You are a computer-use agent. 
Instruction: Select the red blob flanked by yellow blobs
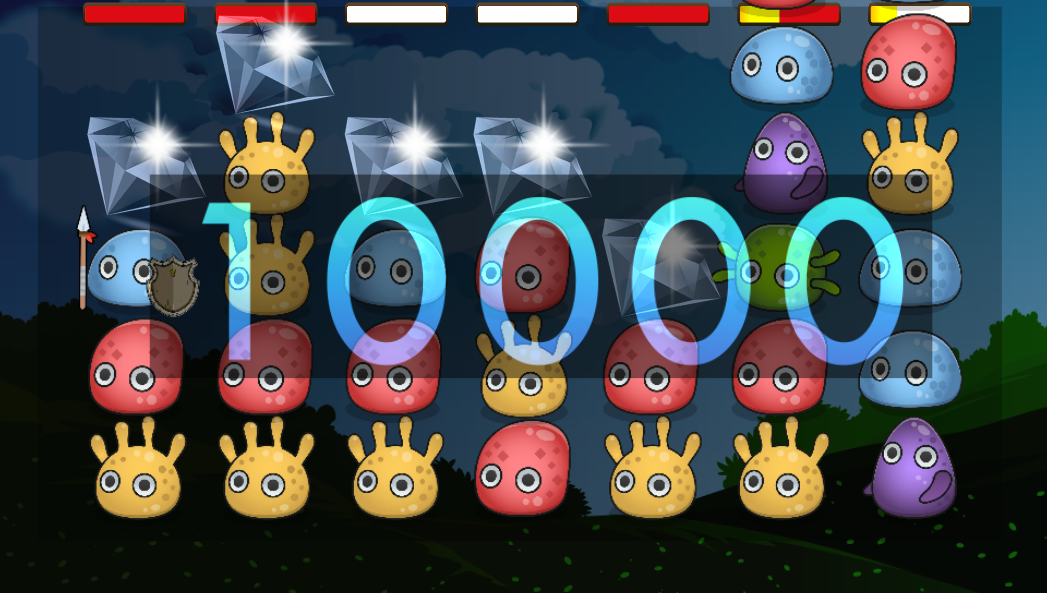[x=523, y=468]
